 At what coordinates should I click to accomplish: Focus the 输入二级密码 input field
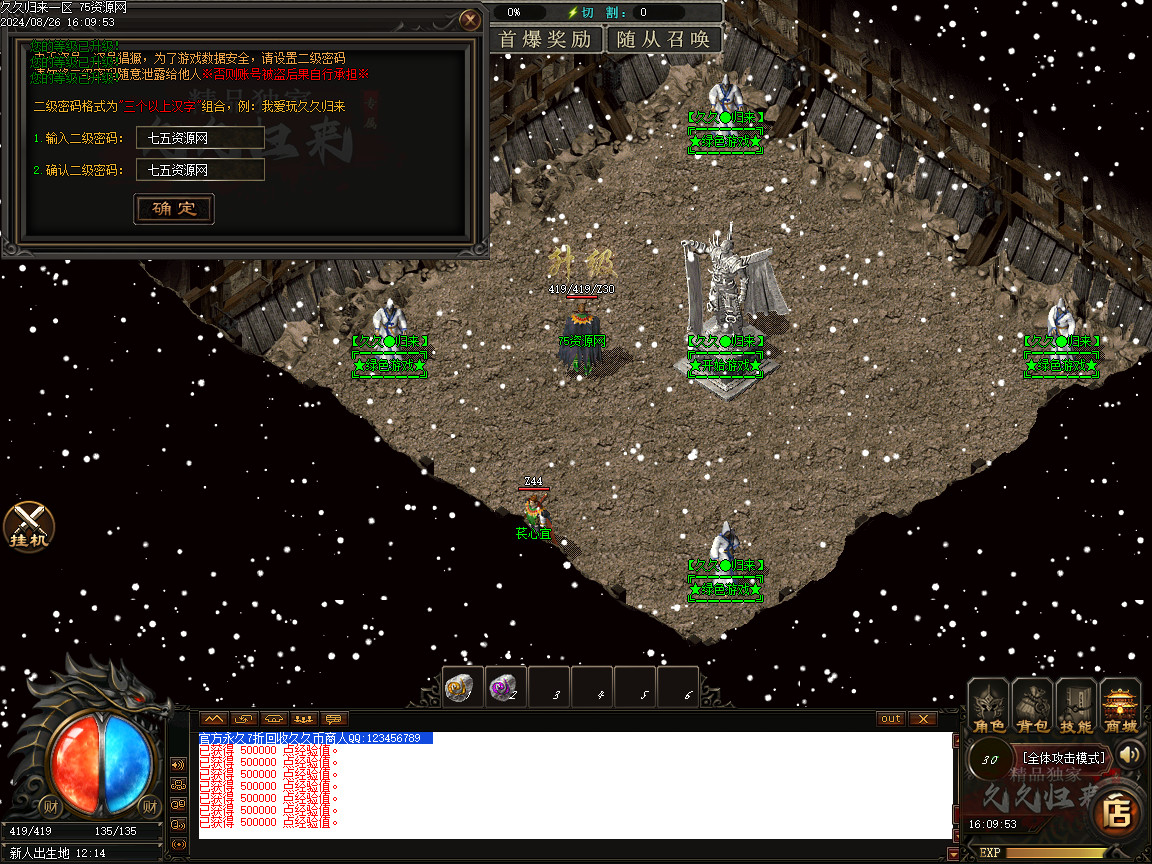coord(200,138)
